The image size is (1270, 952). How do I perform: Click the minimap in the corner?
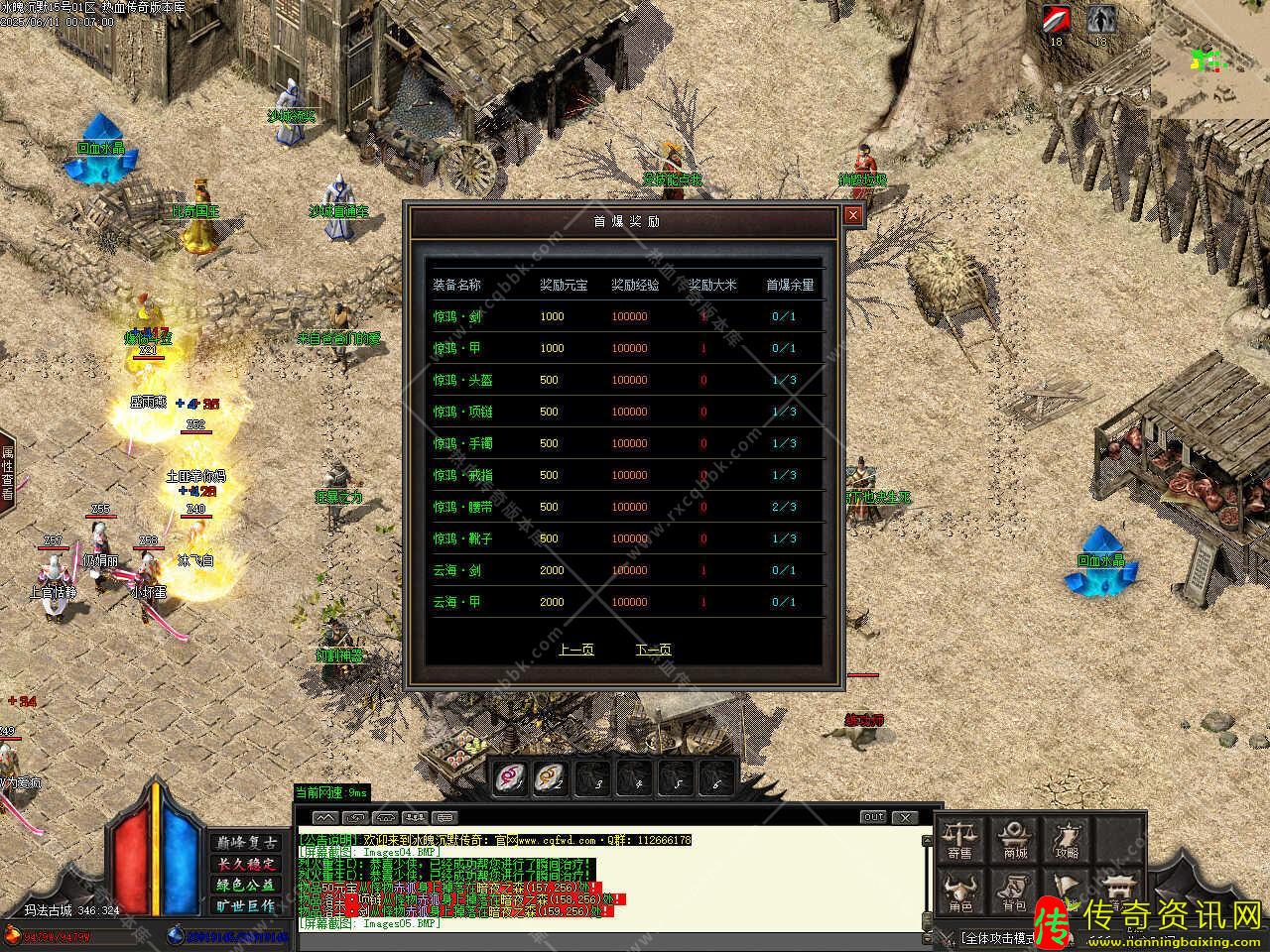click(x=1209, y=59)
